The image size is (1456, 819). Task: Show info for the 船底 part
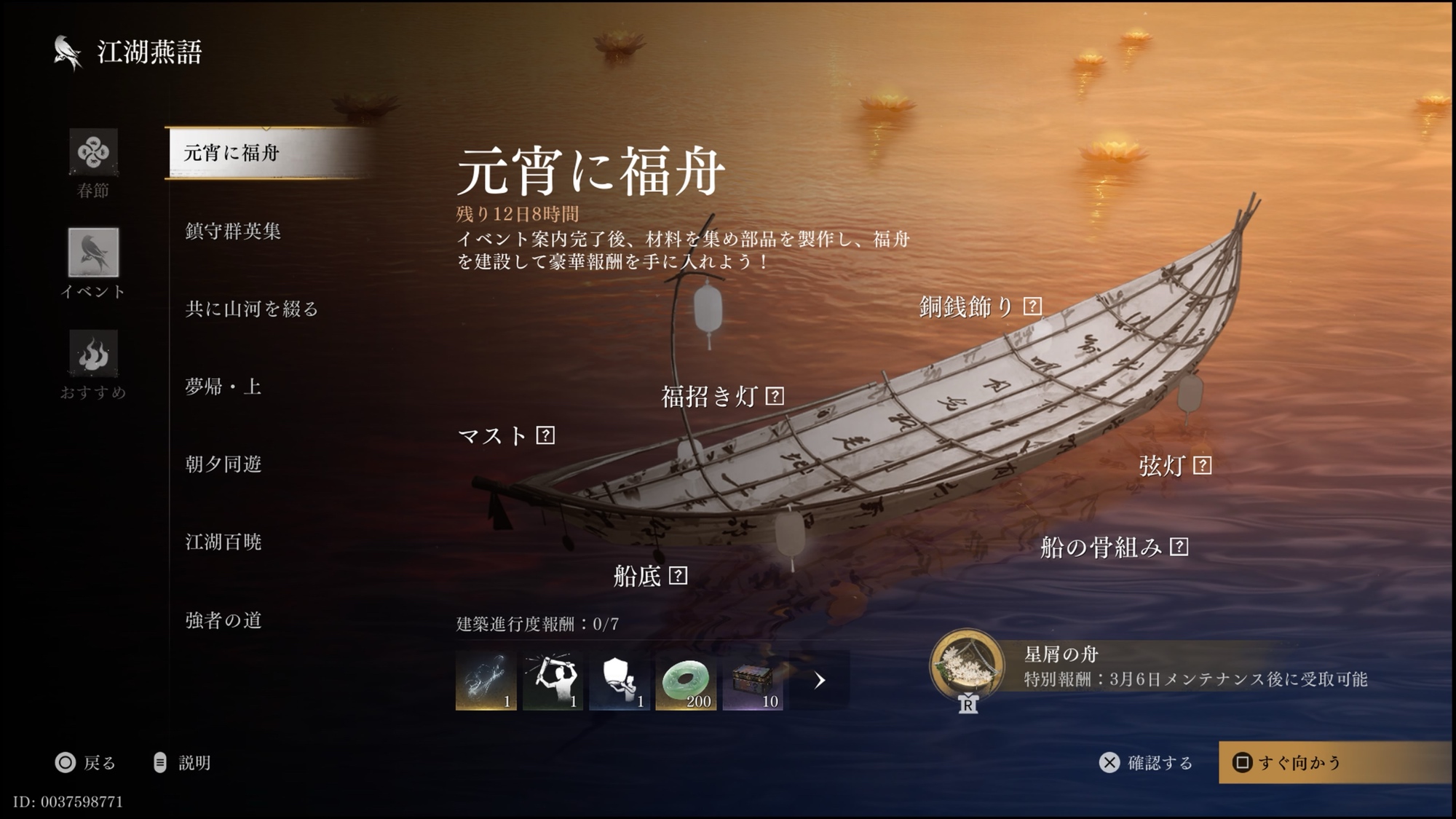pos(678,576)
